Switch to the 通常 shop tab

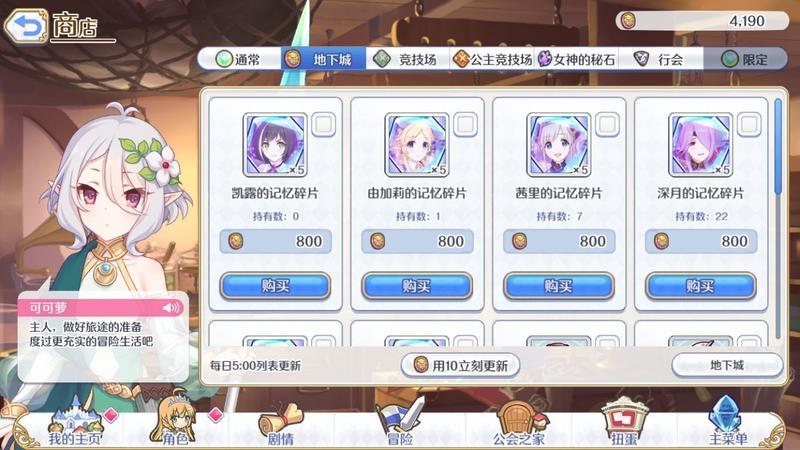pos(238,60)
